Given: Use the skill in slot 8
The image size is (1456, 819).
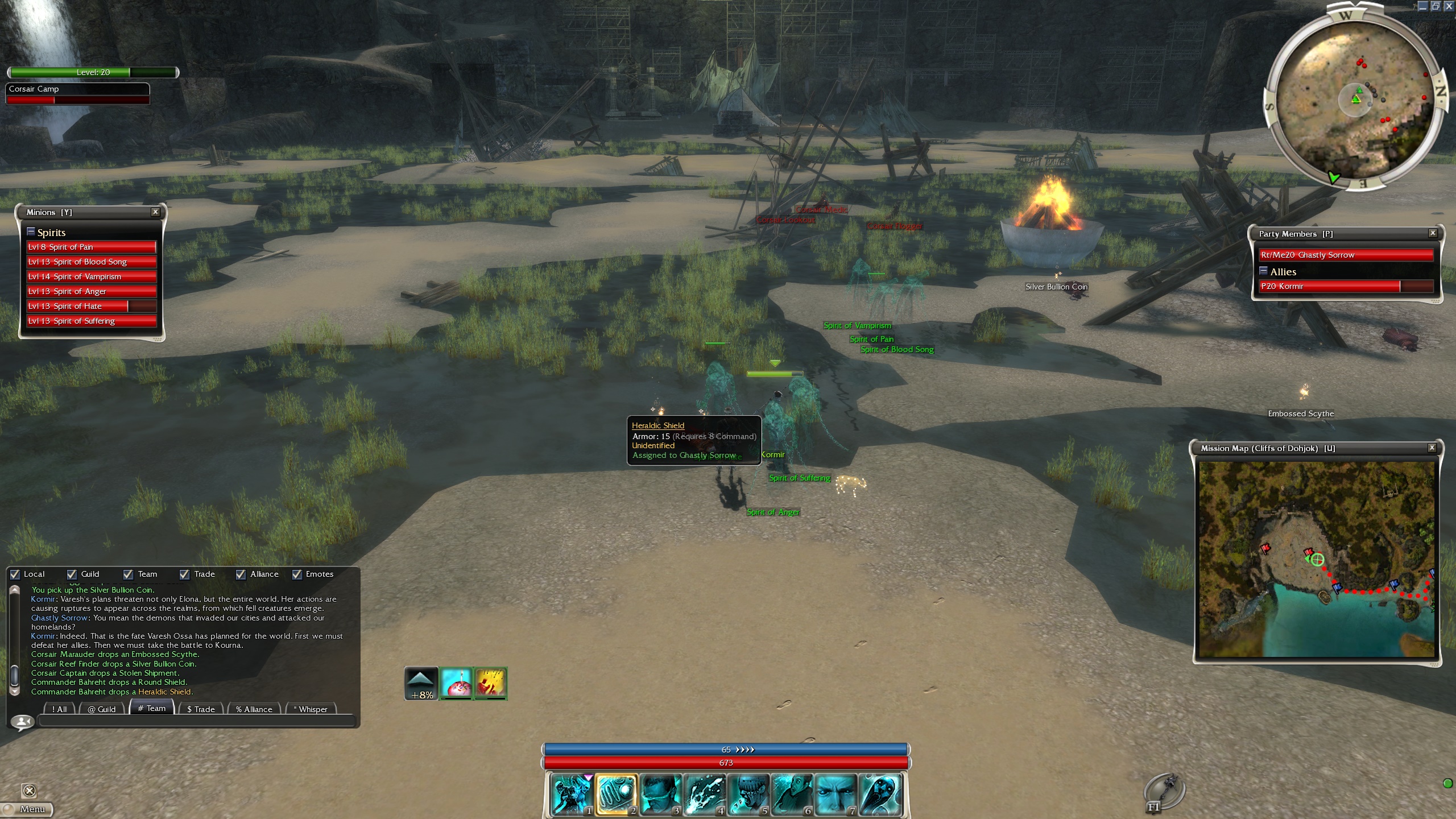Looking at the screenshot, I should (x=879, y=794).
